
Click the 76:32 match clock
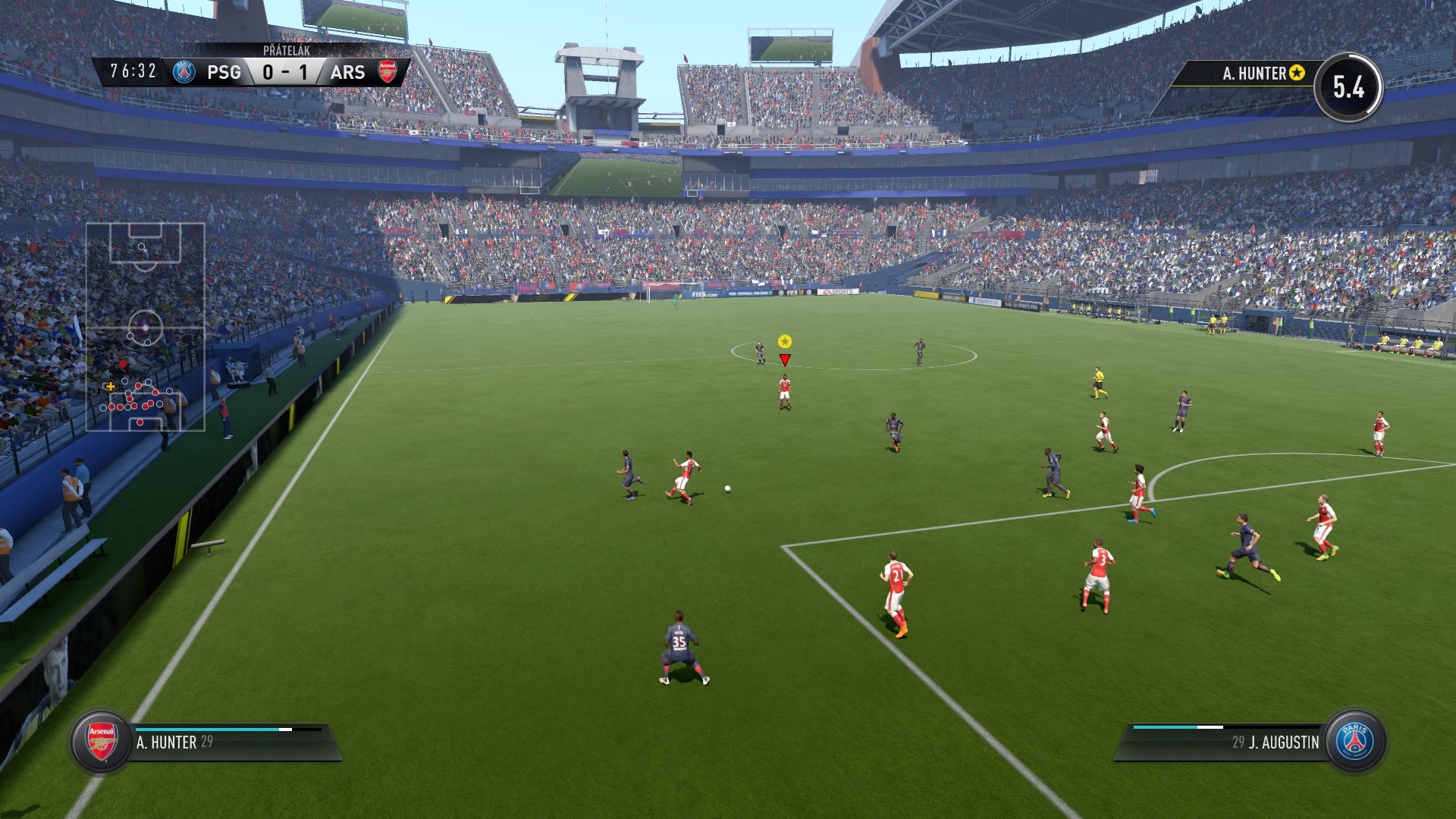pyautogui.click(x=133, y=71)
